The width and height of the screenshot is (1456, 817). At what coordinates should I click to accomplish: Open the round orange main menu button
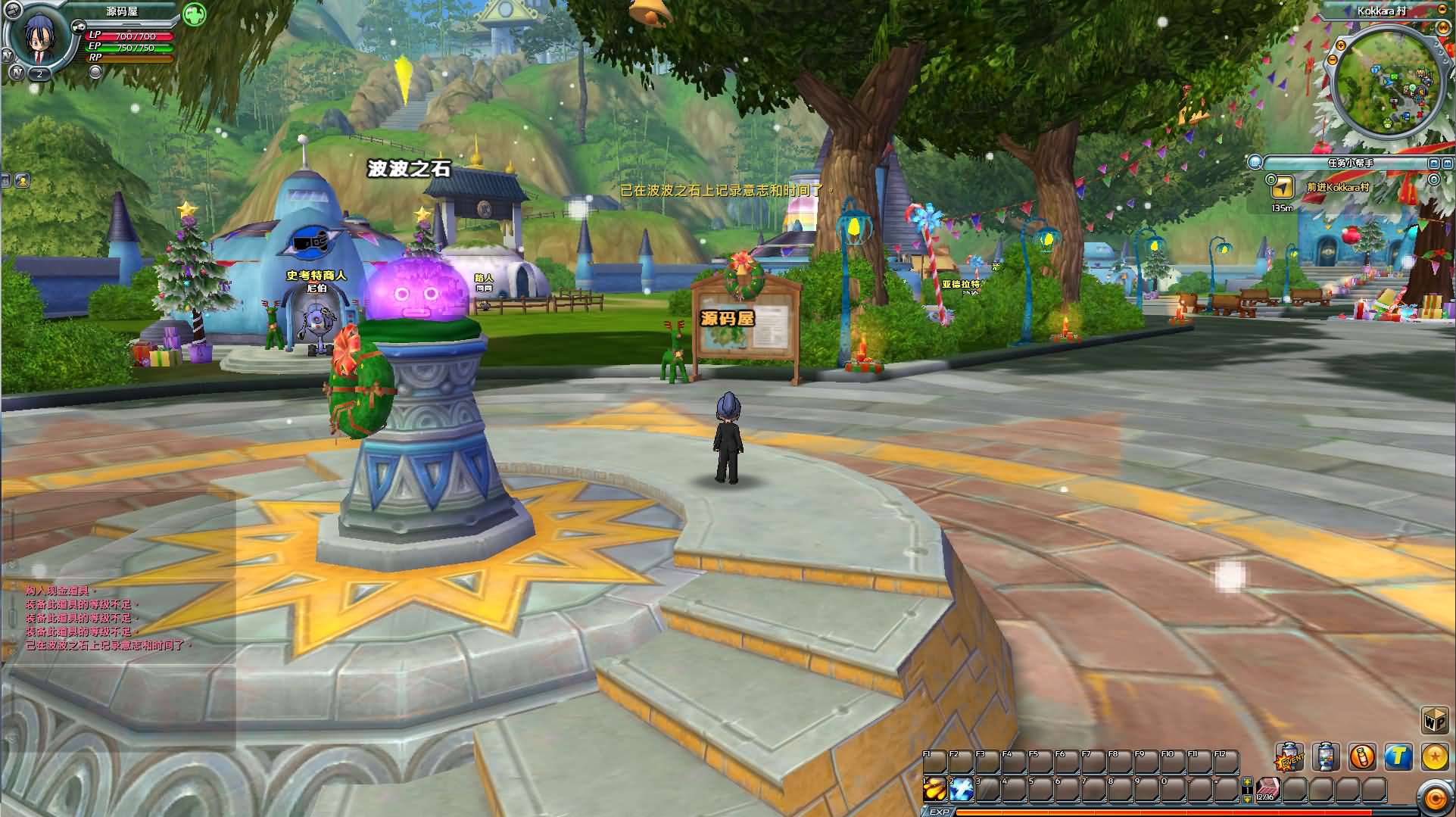[x=1434, y=797]
